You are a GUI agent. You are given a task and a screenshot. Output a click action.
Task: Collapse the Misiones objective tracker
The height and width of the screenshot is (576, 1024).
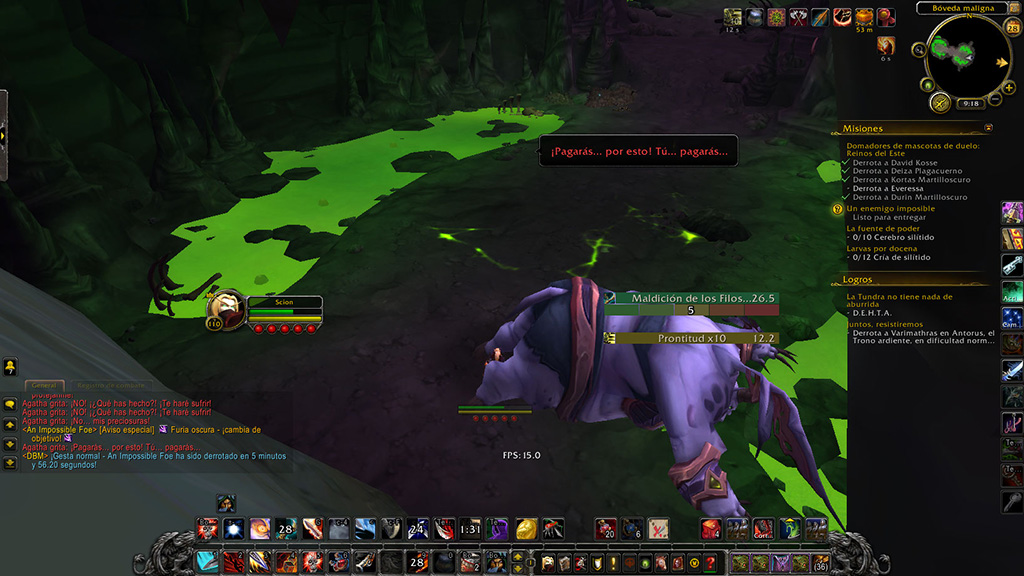tap(988, 128)
